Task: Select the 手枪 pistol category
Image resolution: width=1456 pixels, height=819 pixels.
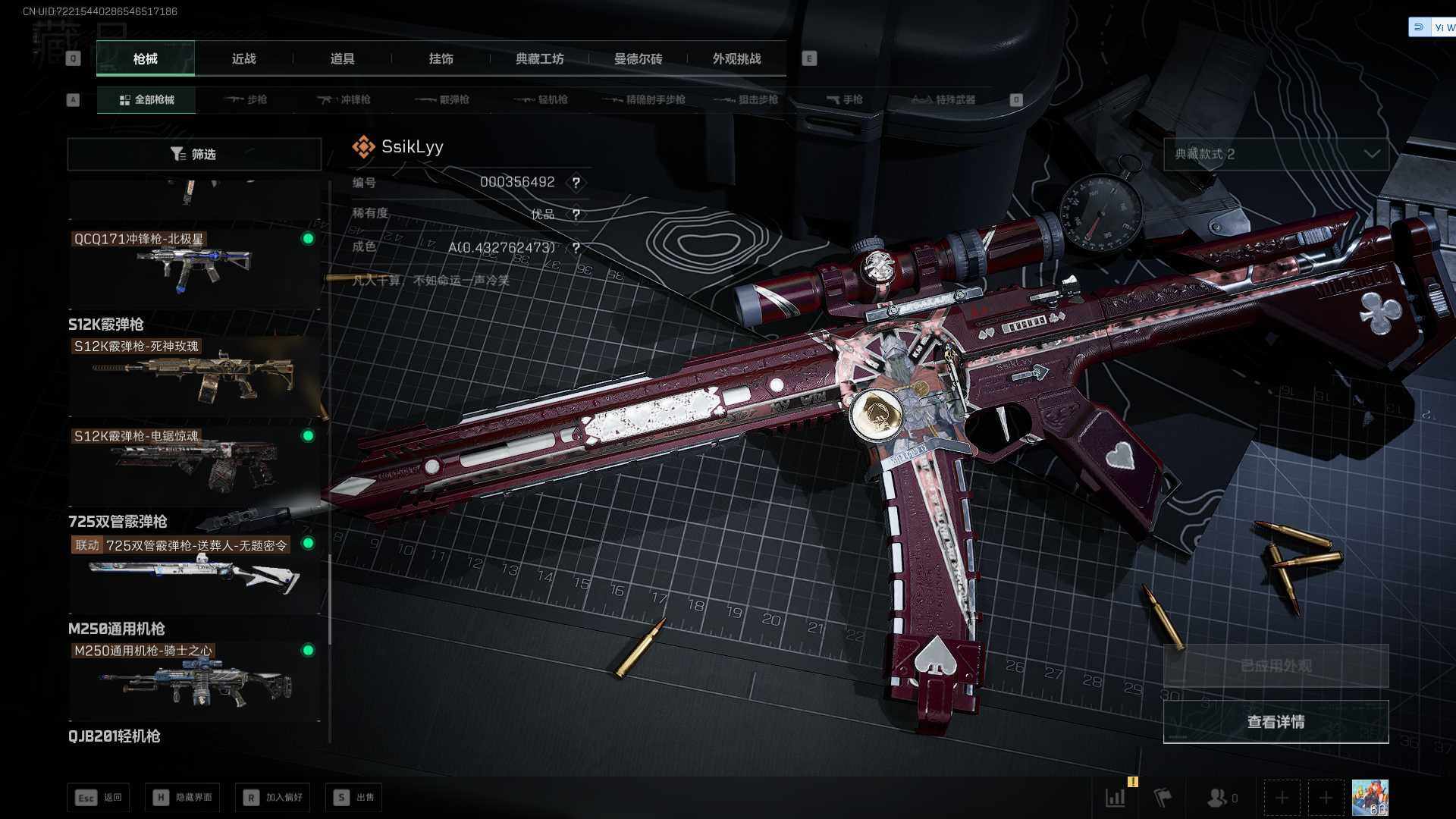Action: pos(844,99)
